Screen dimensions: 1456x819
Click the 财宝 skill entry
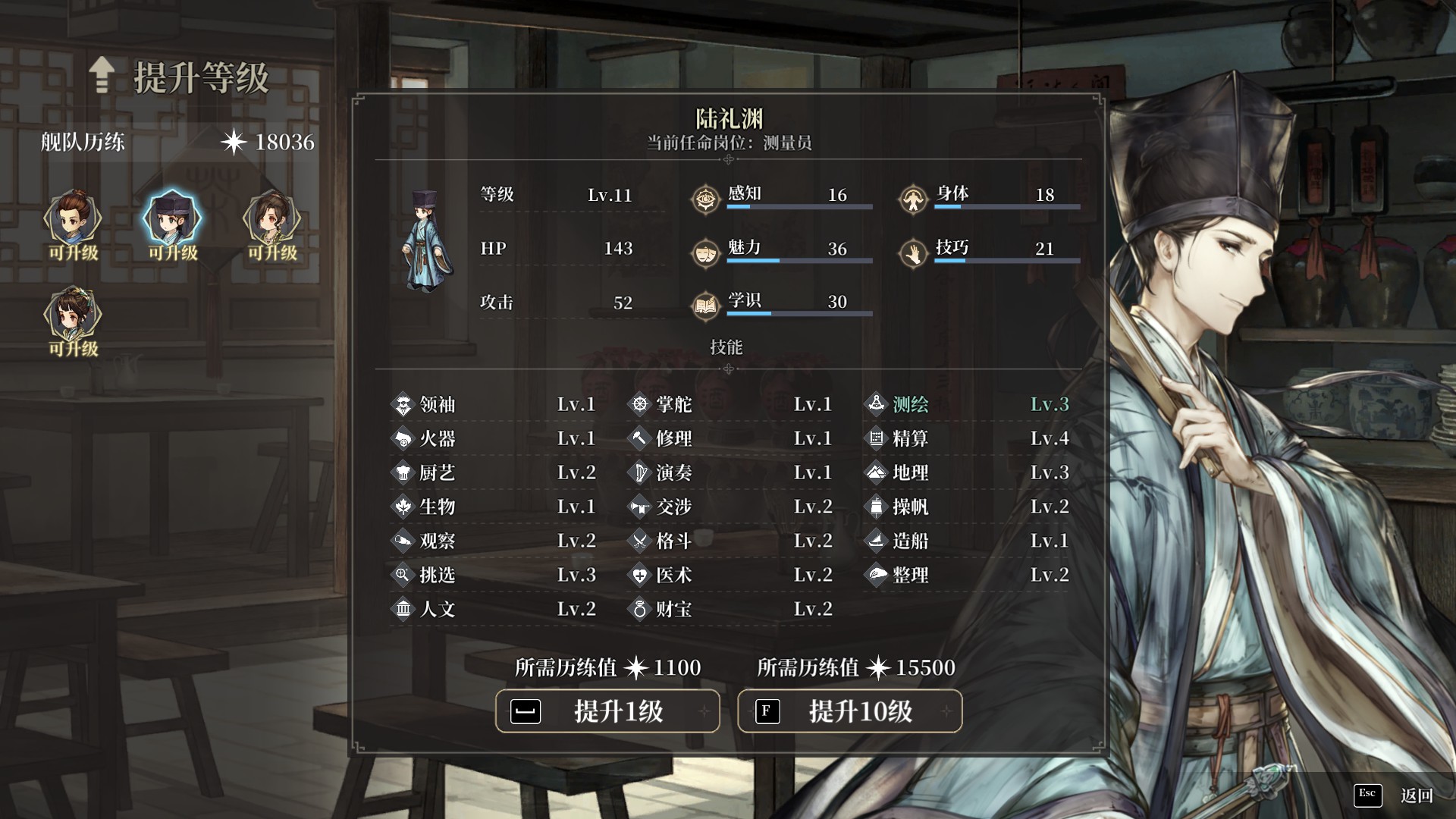[731, 609]
